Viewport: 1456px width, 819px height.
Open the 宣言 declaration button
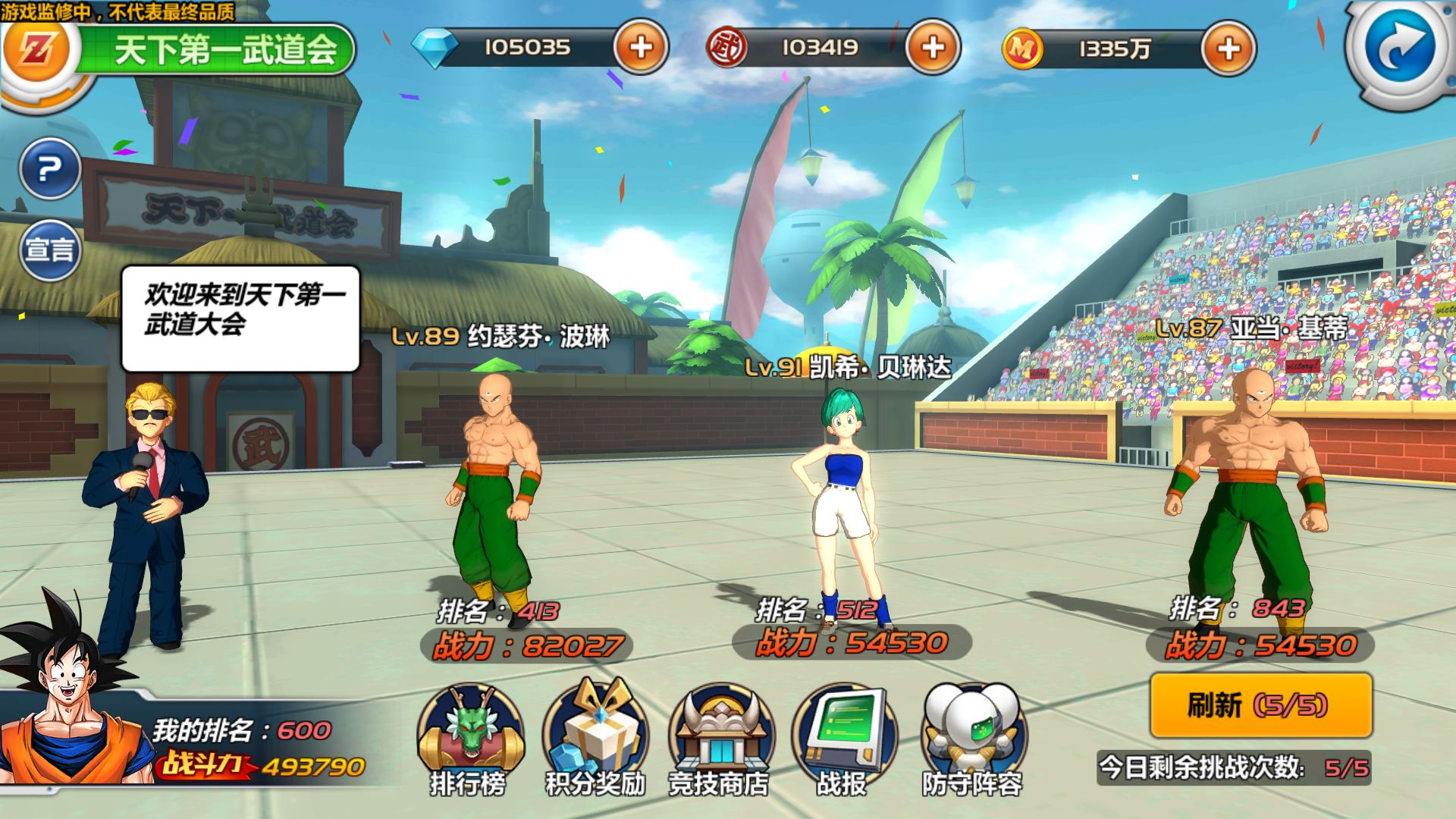[50, 249]
